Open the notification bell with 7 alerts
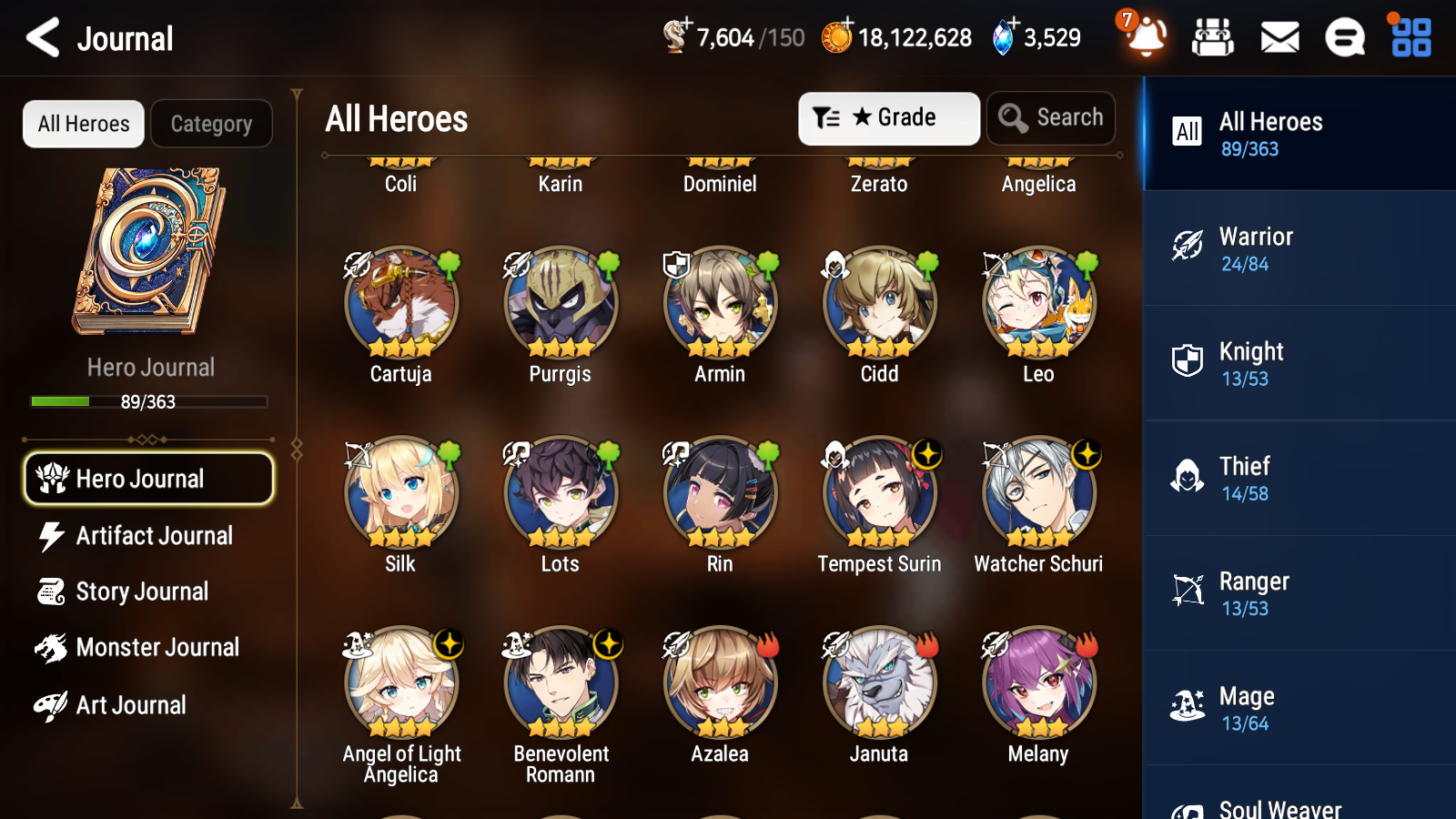The image size is (1456, 819). pos(1146,37)
